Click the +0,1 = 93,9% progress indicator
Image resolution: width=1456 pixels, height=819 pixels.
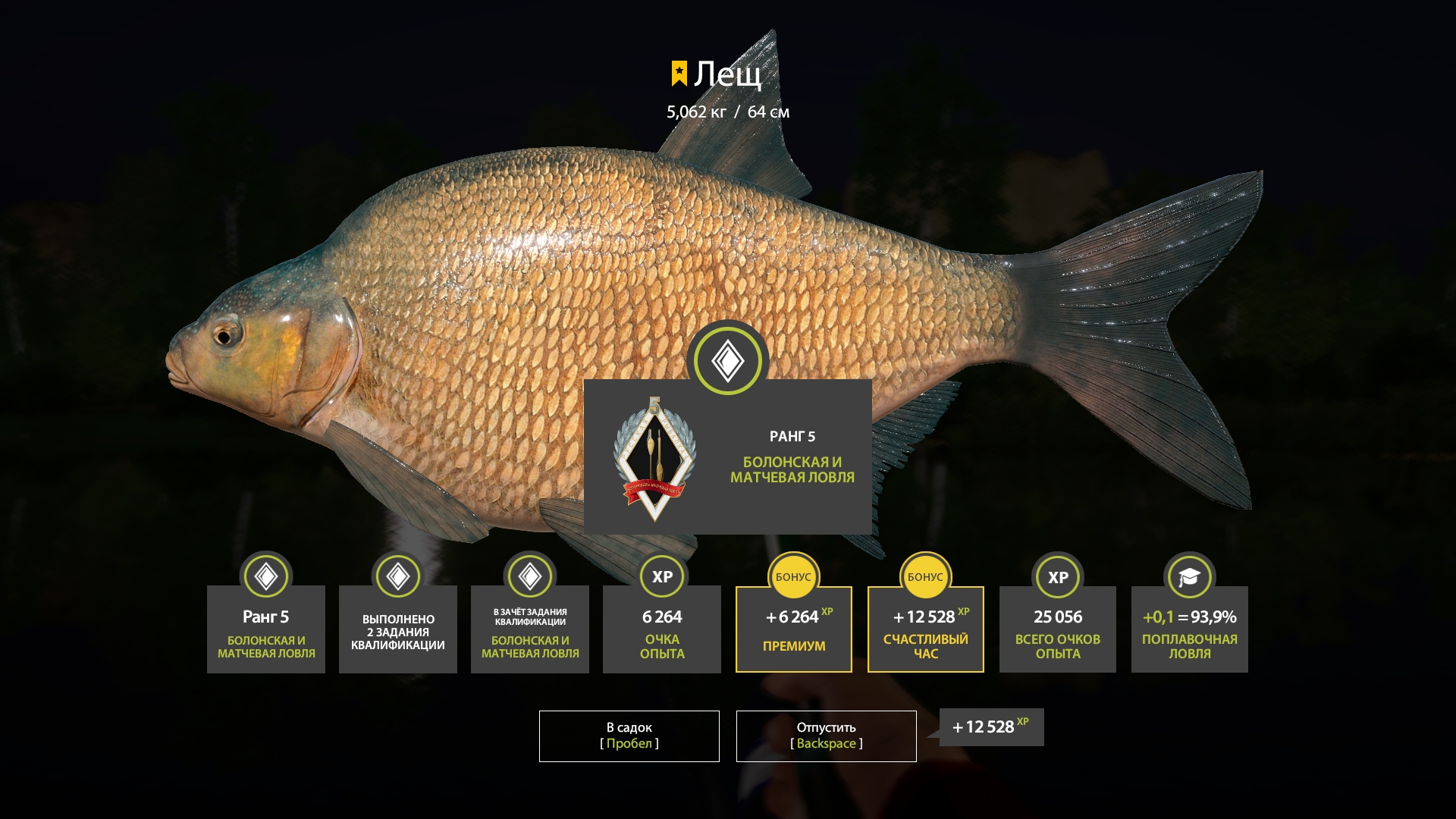[1189, 618]
